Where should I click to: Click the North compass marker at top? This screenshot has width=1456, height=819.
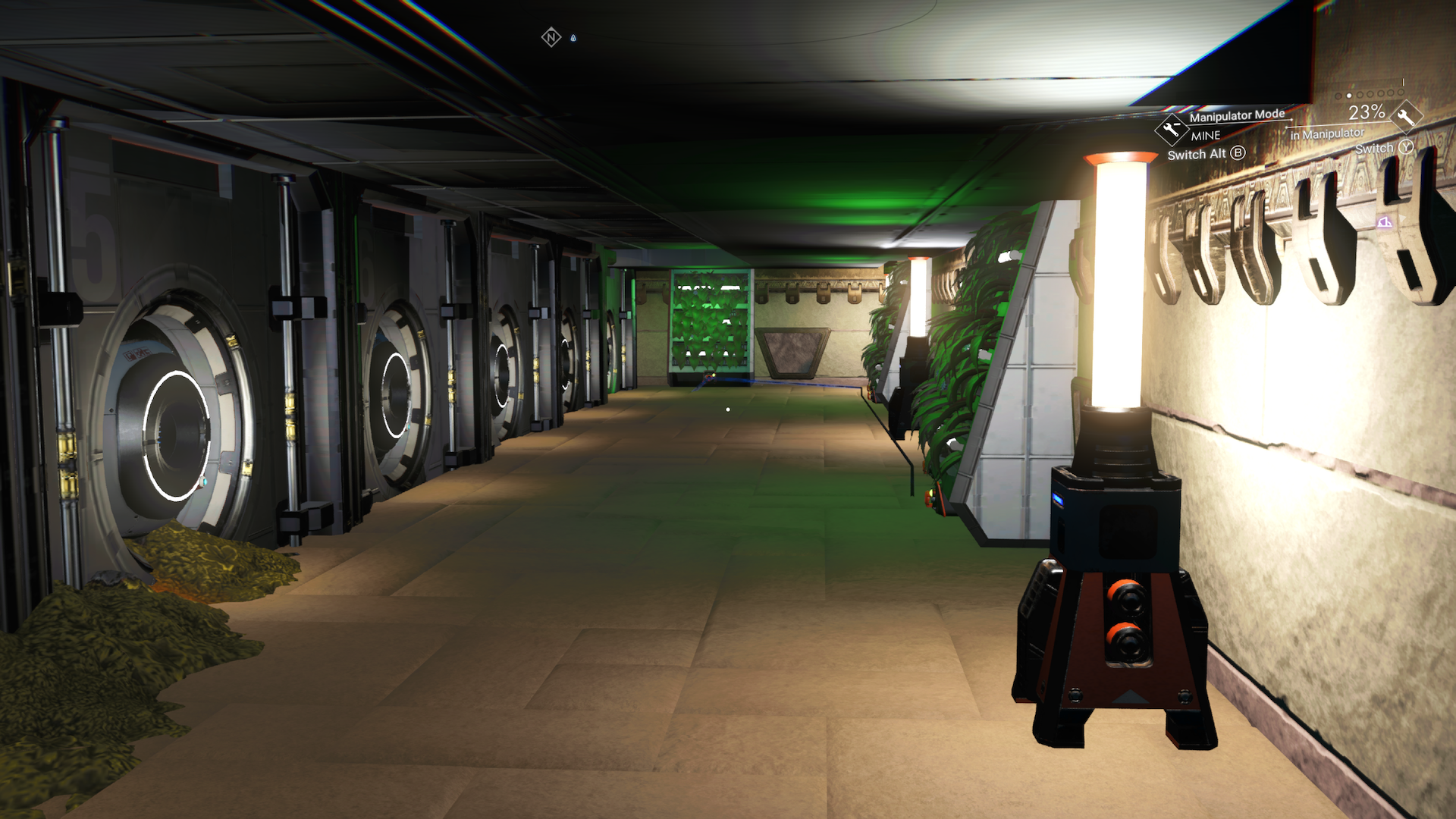coord(551,37)
